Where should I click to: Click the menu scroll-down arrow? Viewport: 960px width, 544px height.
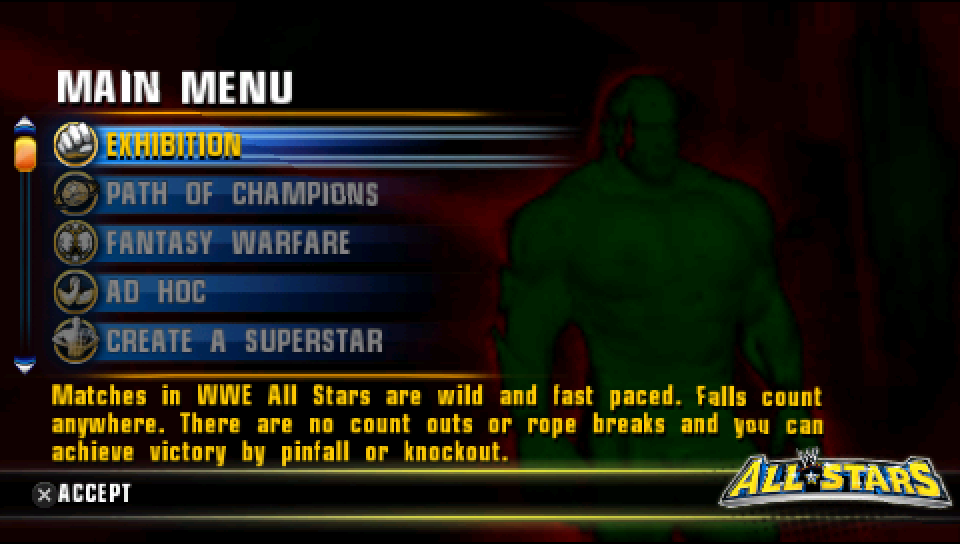pyautogui.click(x=25, y=365)
